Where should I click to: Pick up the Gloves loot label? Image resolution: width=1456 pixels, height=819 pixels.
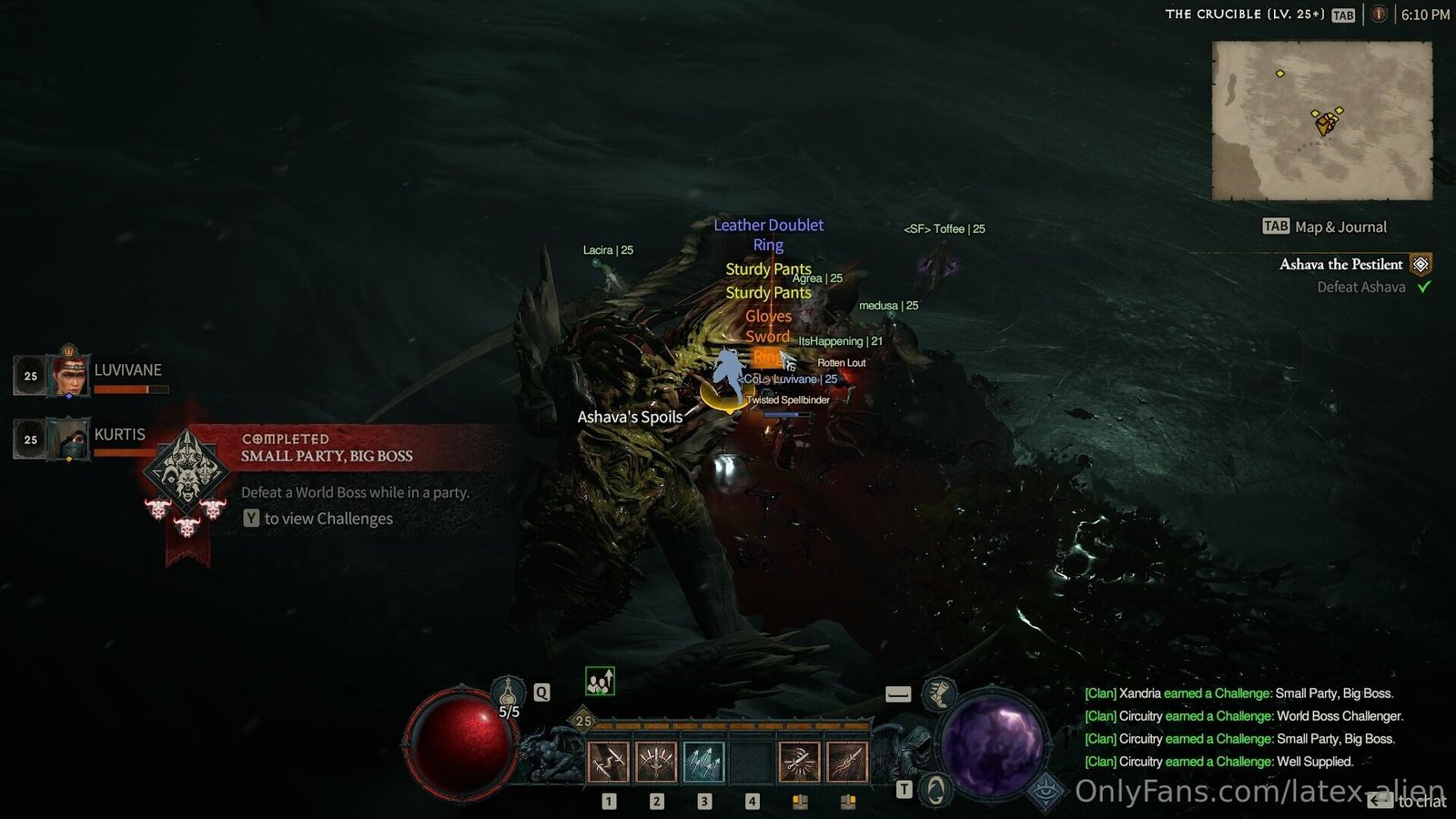(768, 316)
